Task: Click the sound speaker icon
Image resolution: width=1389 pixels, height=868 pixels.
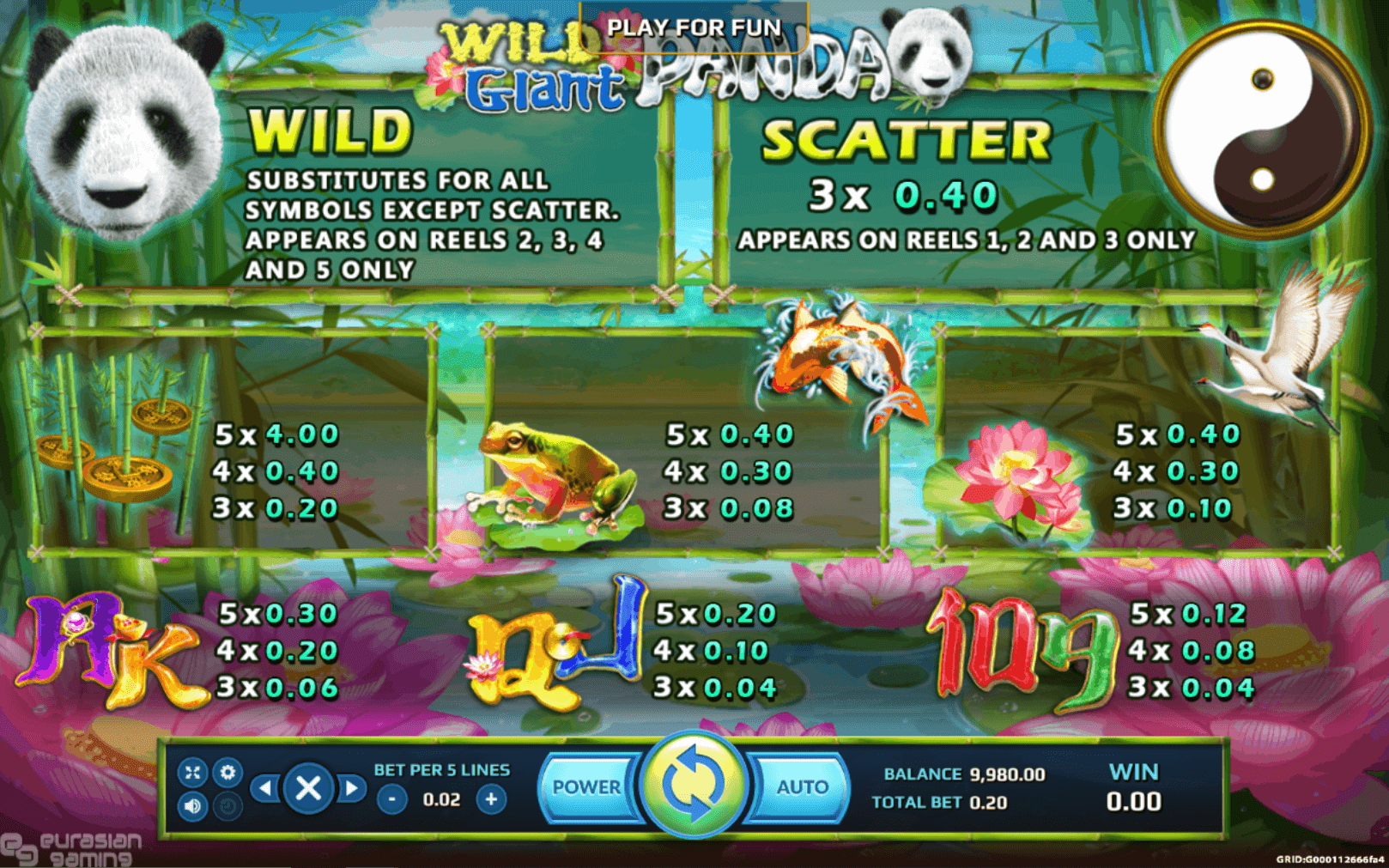Action: (194, 805)
